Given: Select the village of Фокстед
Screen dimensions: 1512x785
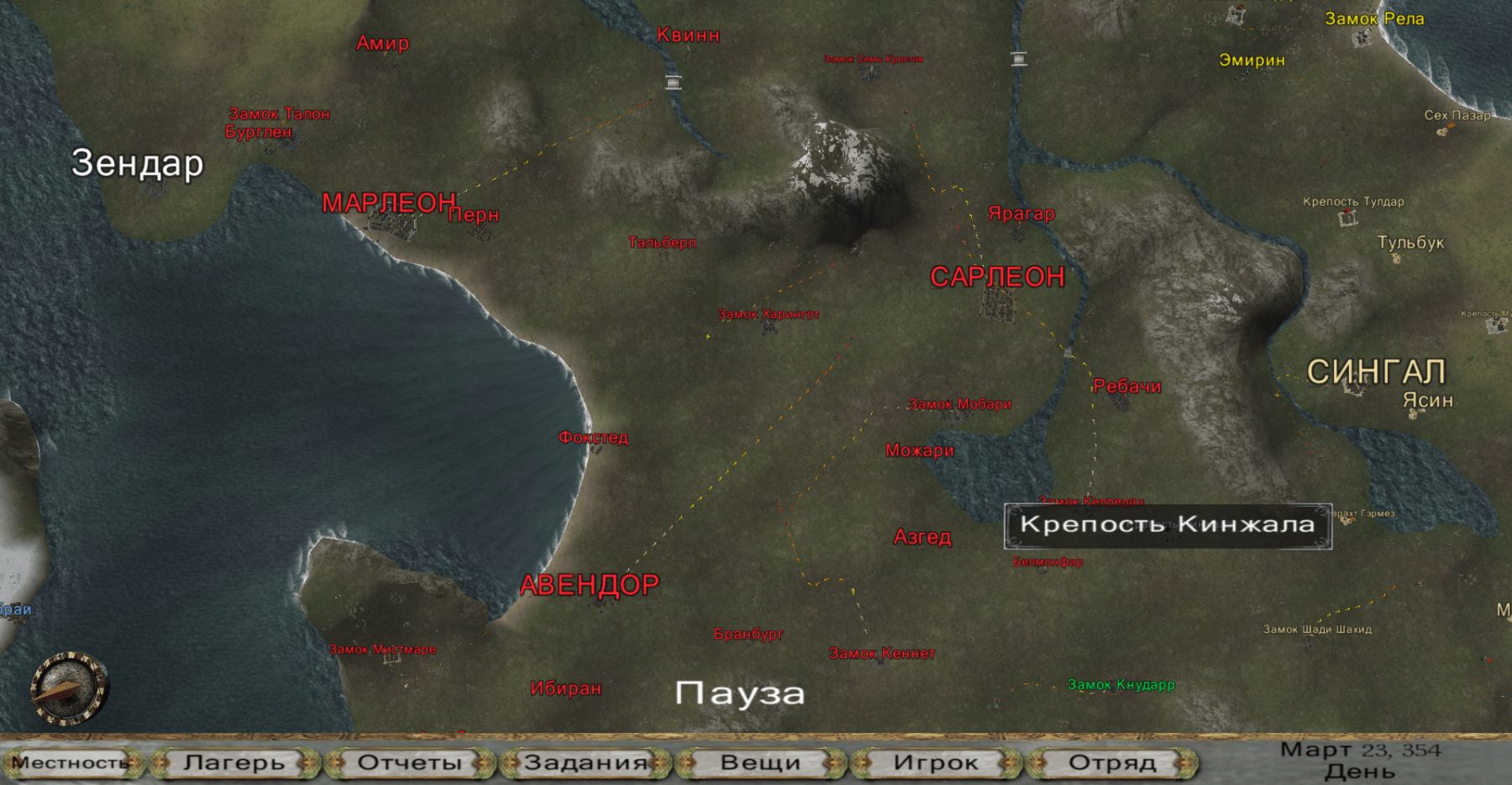Looking at the screenshot, I should [593, 438].
